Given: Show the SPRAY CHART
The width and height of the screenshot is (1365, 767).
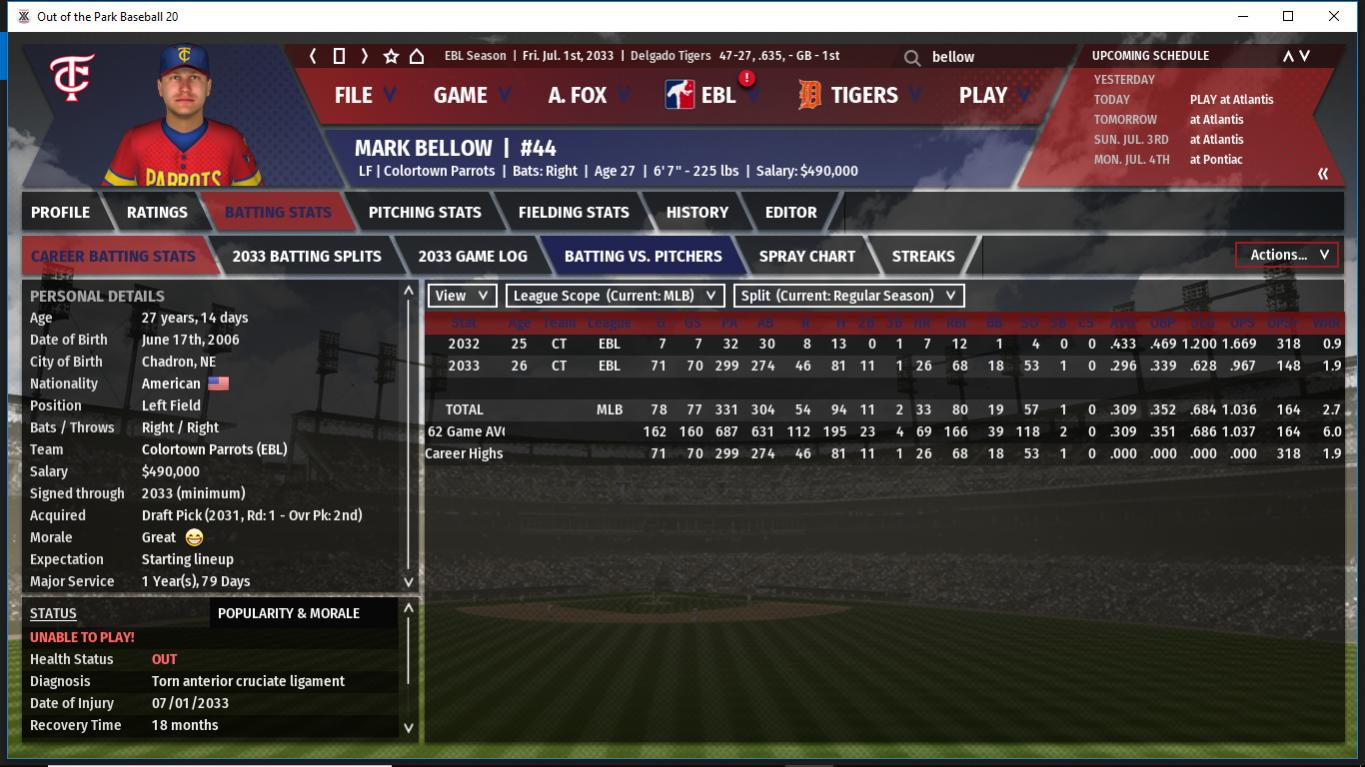Looking at the screenshot, I should coord(806,256).
